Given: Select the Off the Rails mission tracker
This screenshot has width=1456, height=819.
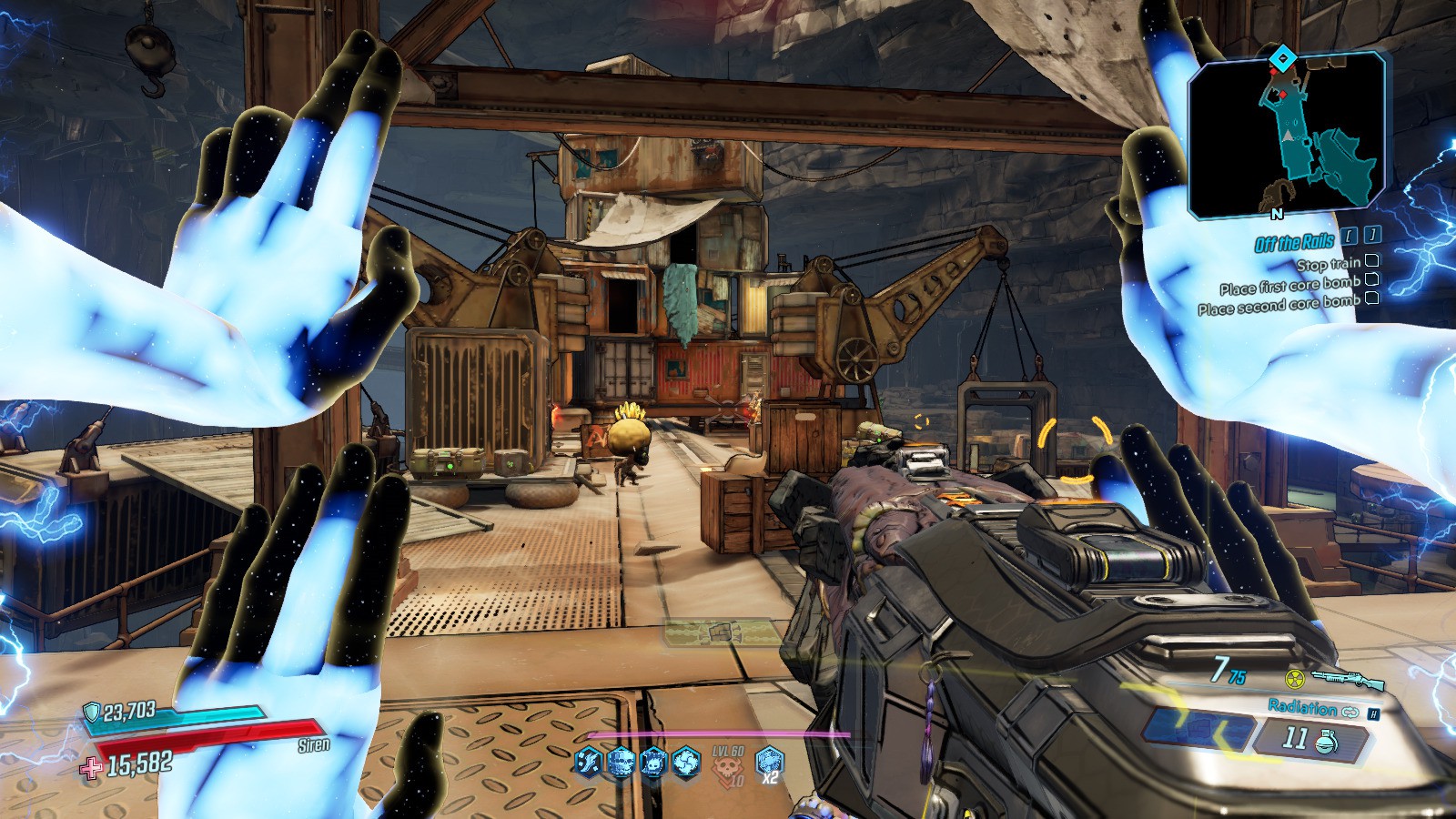Looking at the screenshot, I should click(x=1294, y=242).
